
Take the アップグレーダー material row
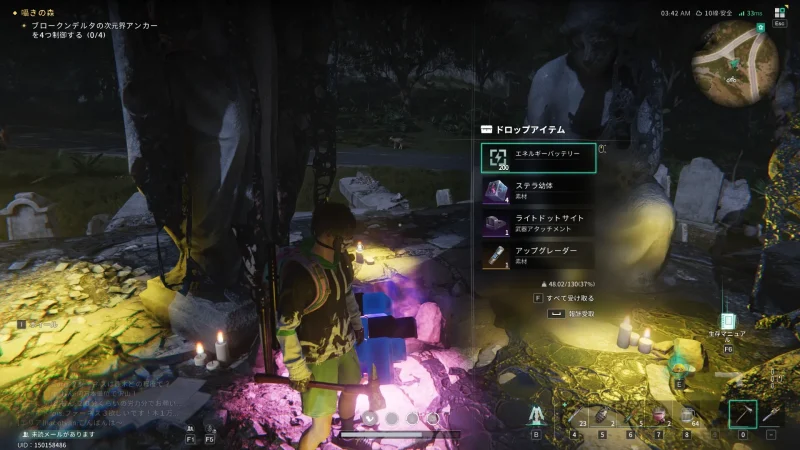538,254
